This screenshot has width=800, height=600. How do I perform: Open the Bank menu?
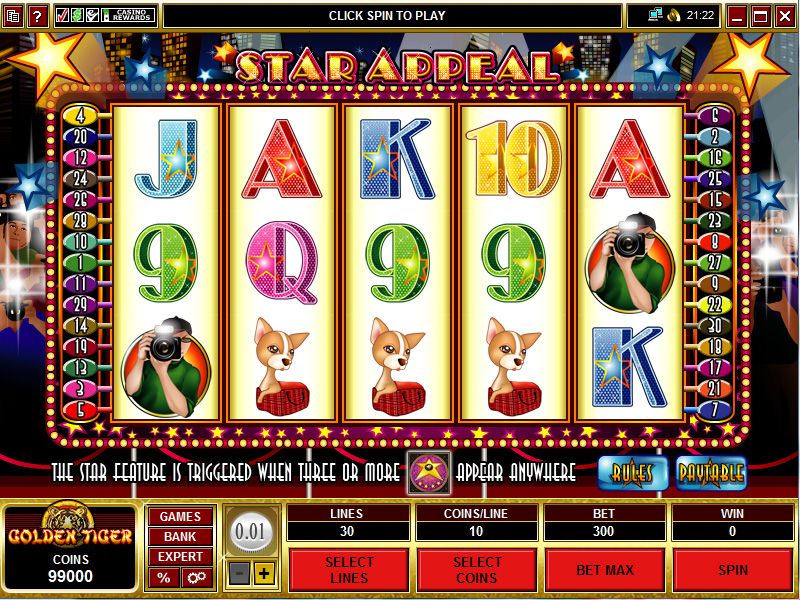(180, 537)
